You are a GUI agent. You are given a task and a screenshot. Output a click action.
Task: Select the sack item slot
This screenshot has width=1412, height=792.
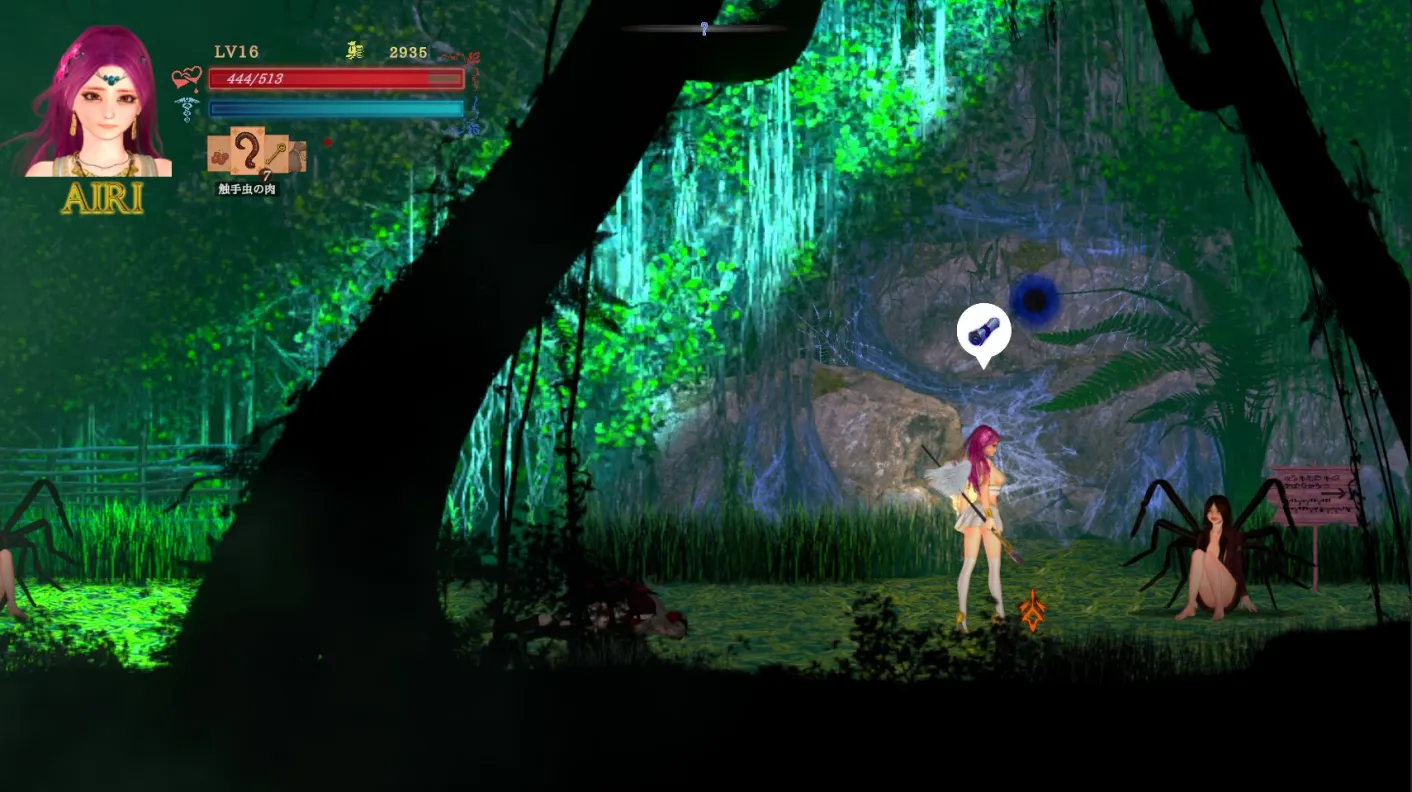tap(297, 156)
